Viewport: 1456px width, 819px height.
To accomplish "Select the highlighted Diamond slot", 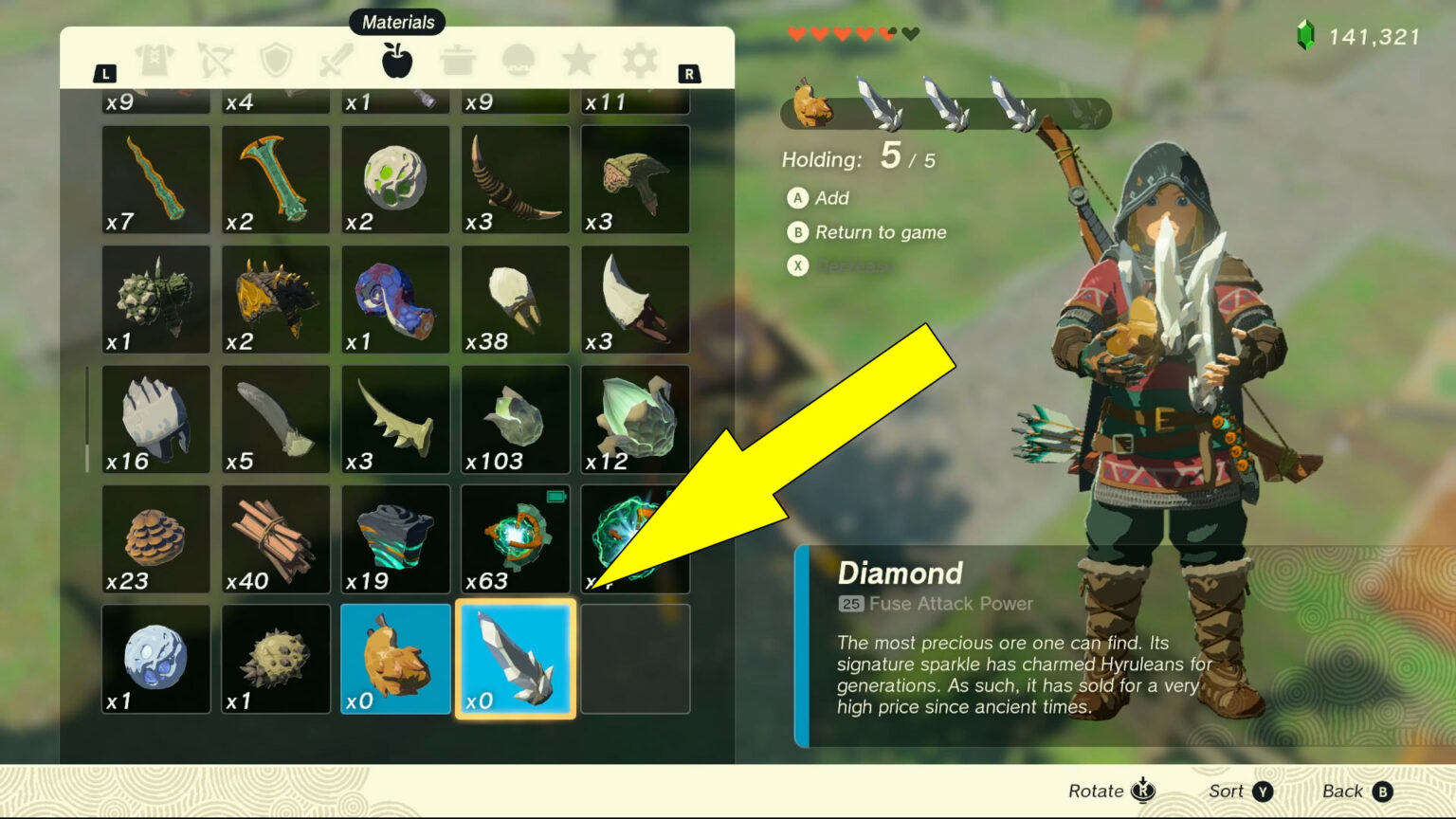I will (x=515, y=658).
